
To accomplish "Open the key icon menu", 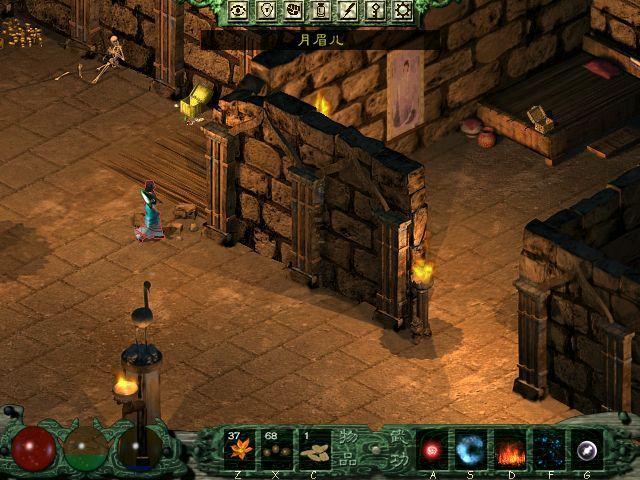I will (x=375, y=11).
